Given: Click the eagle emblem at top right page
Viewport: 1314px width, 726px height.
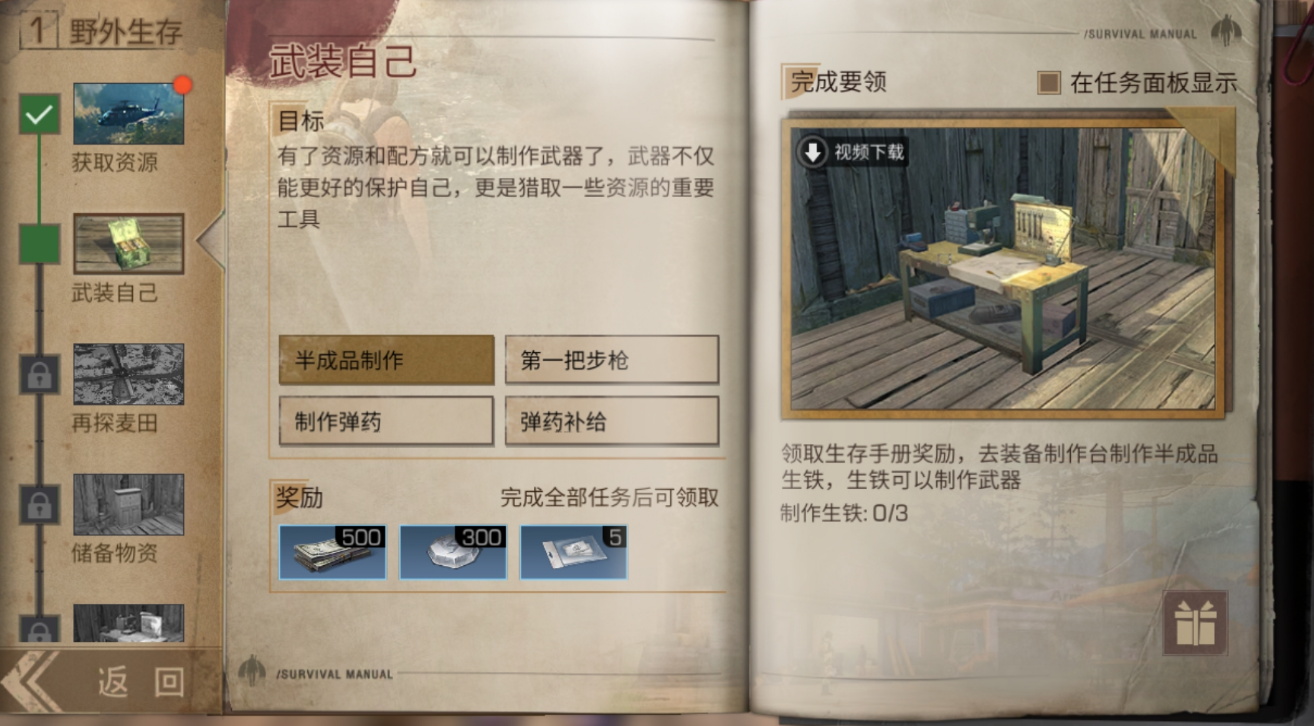Looking at the screenshot, I should coord(1225,30).
